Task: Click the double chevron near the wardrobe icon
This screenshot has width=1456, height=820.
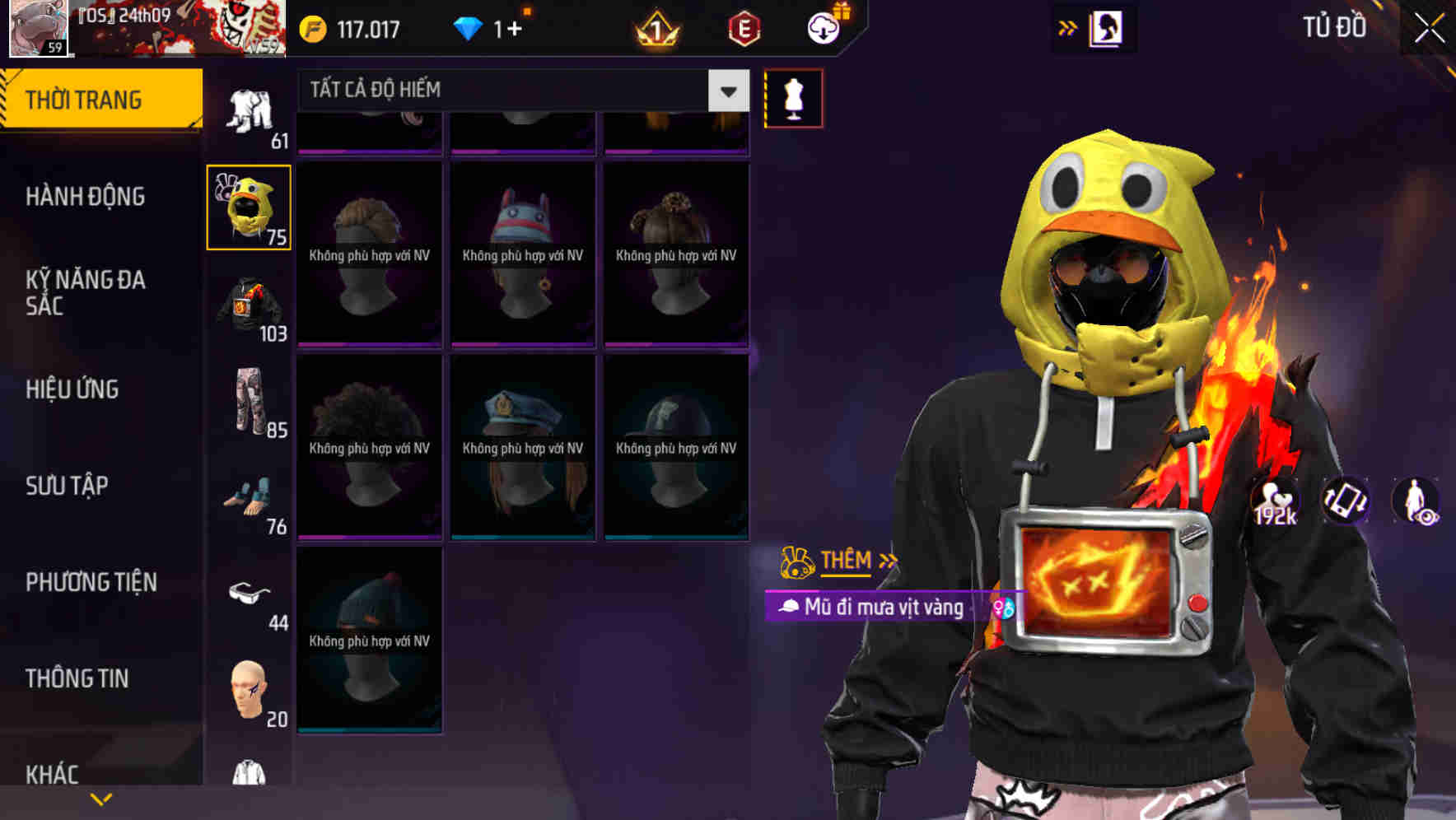Action: (x=1068, y=27)
